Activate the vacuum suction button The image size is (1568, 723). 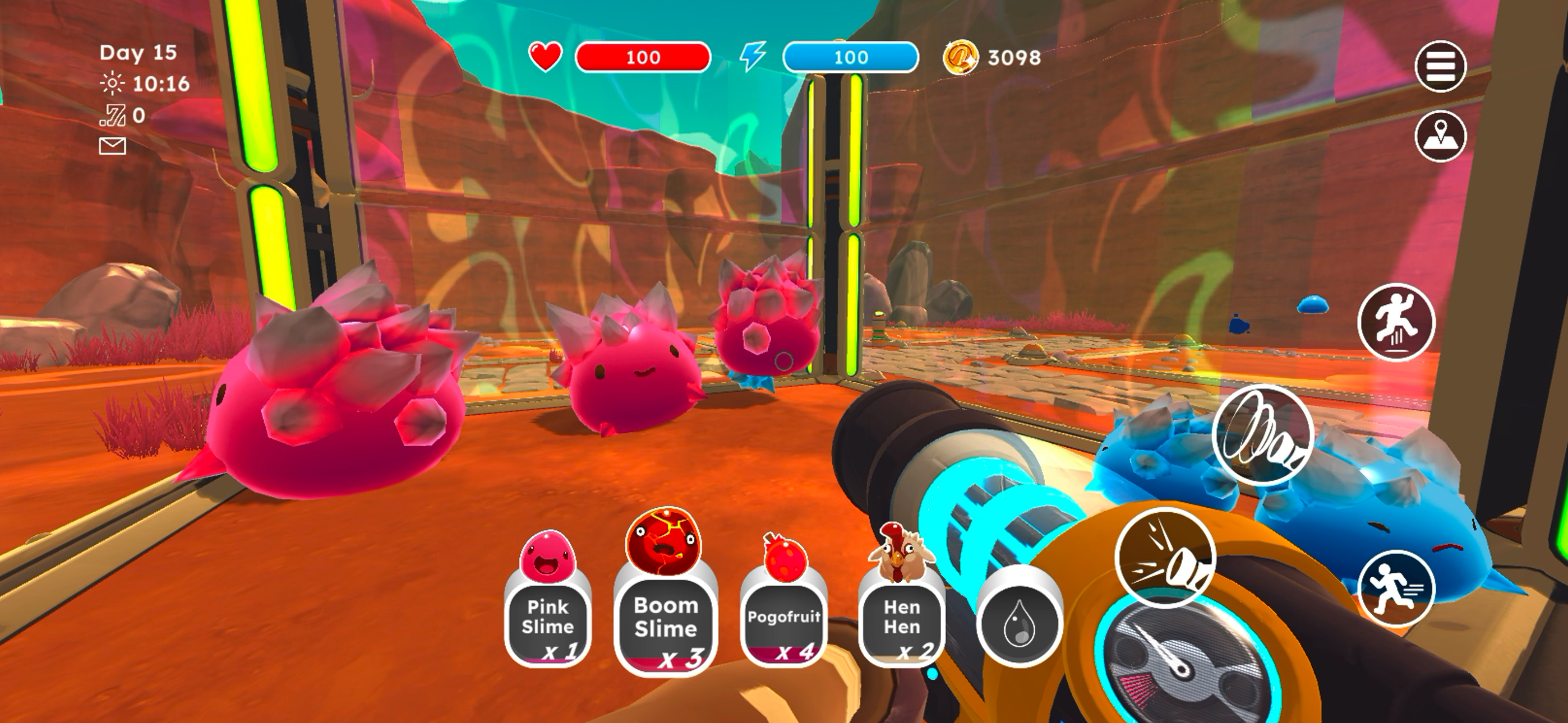coord(1263,434)
